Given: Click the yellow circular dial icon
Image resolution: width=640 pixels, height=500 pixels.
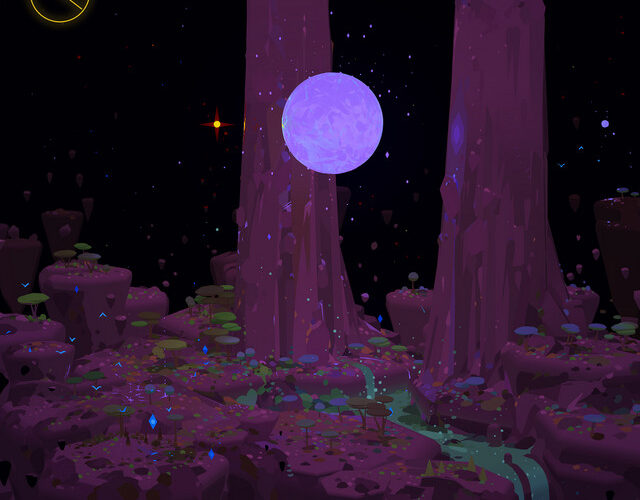Looking at the screenshot, I should tap(60, 5).
